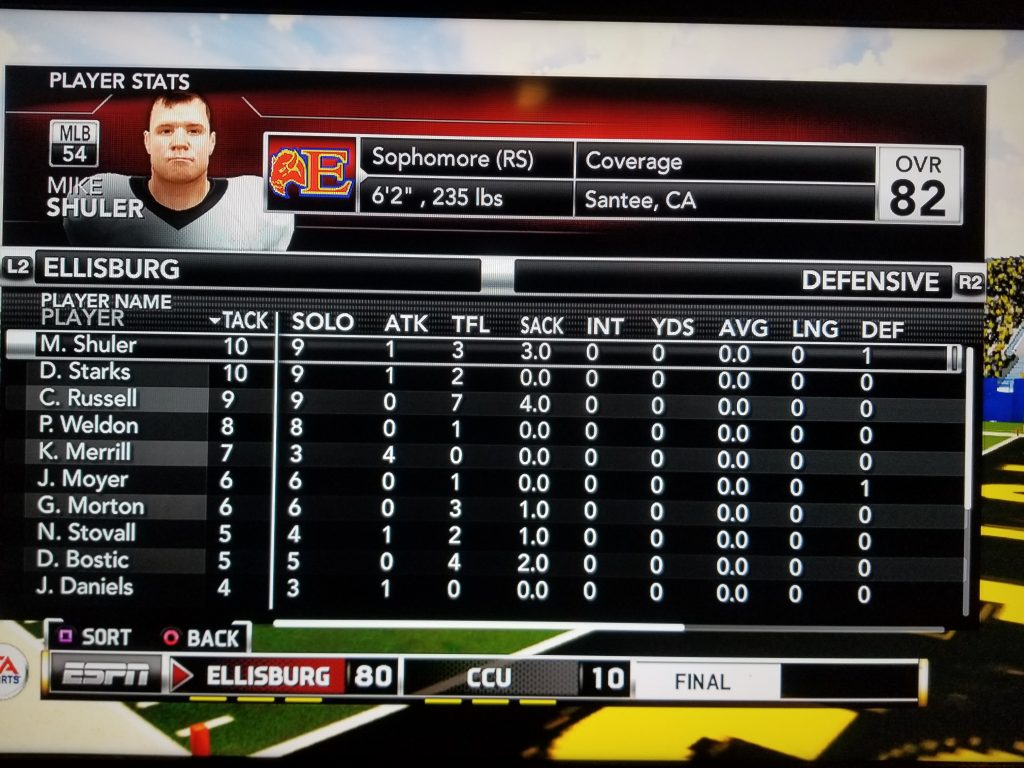Choose G. Morton's row
Image resolution: width=1024 pixels, height=768 pixels.
pyautogui.click(x=90, y=506)
